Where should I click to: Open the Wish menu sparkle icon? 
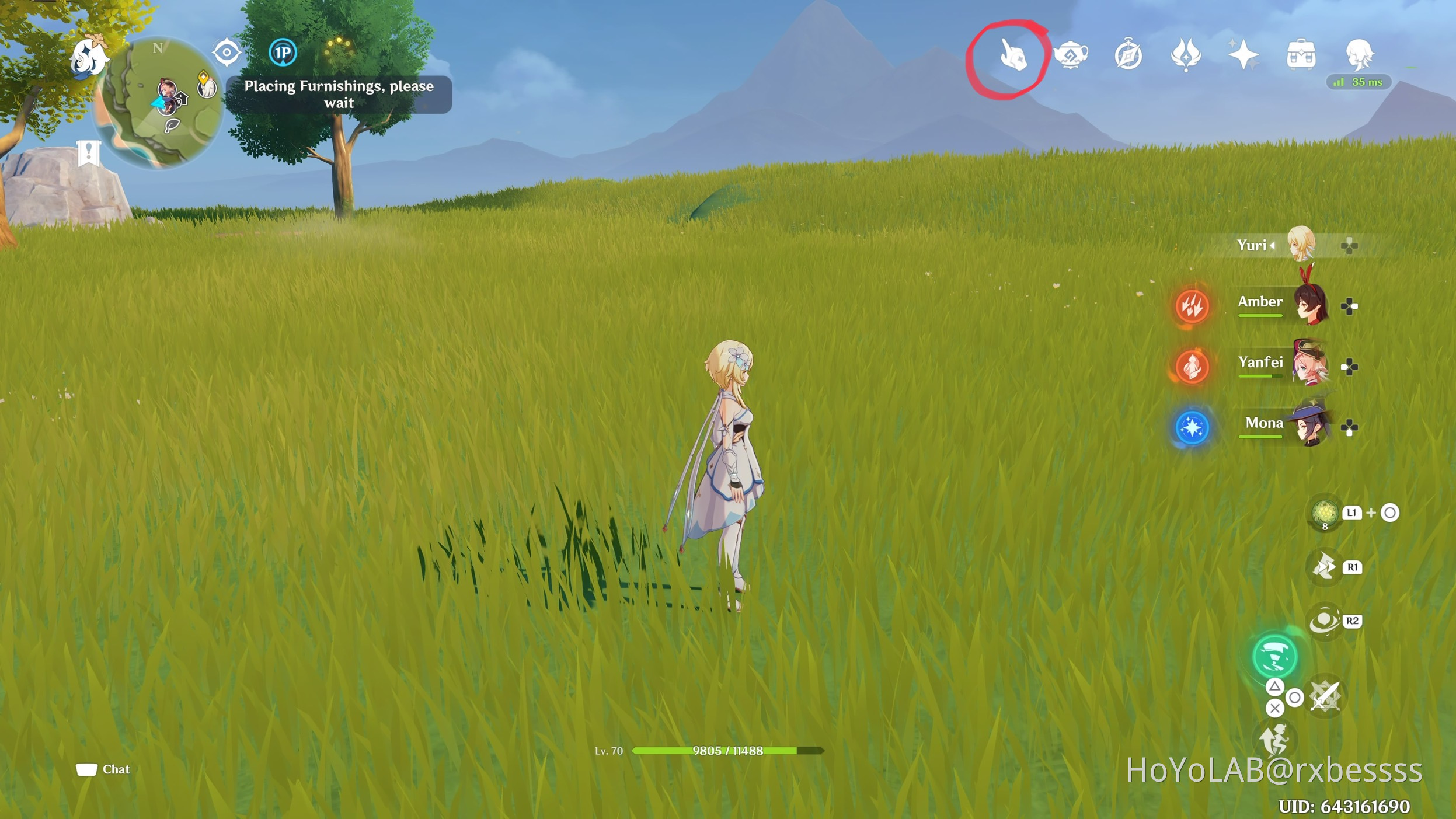point(1243,54)
